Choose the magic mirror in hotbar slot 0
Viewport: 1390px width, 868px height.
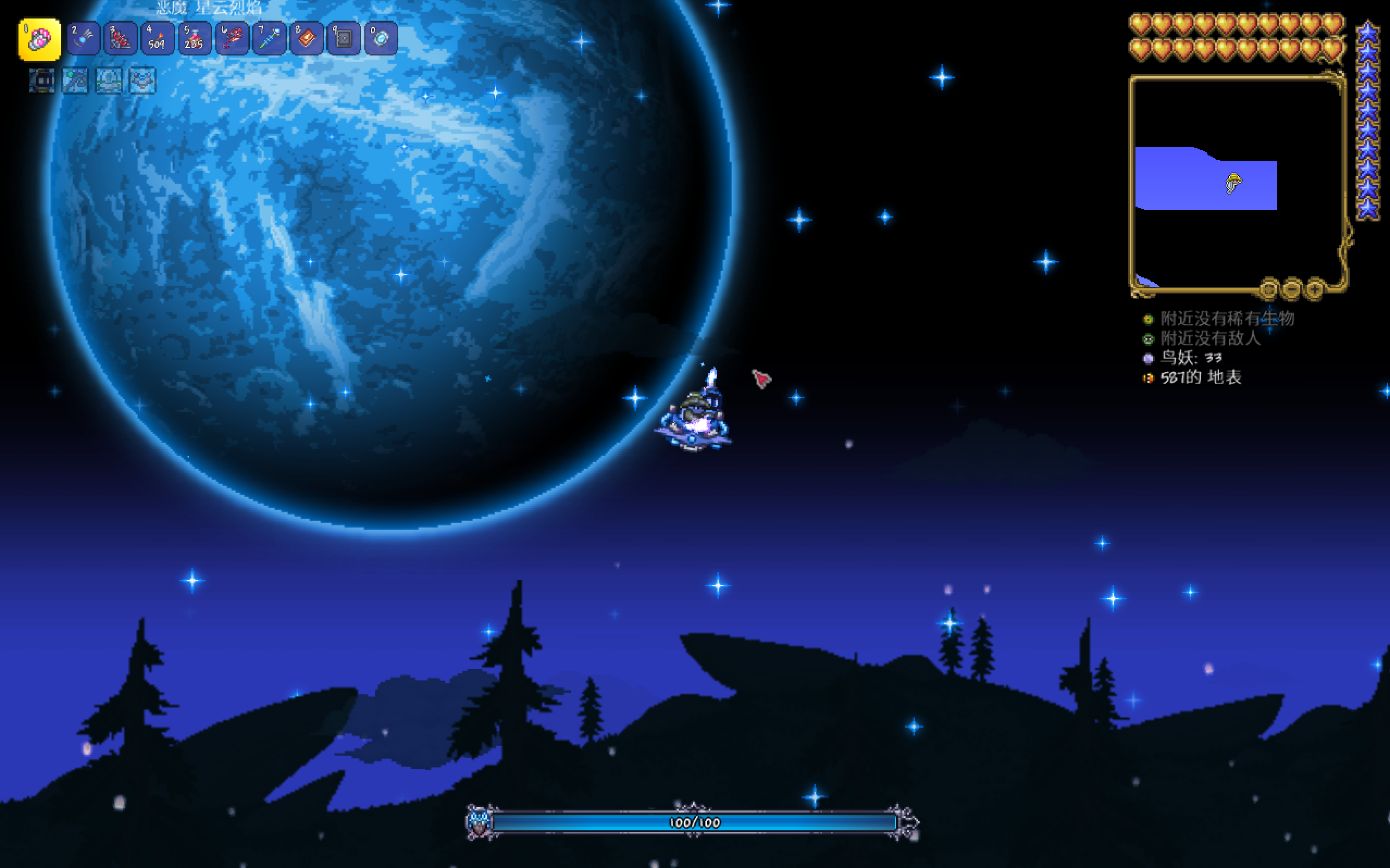coord(381,39)
